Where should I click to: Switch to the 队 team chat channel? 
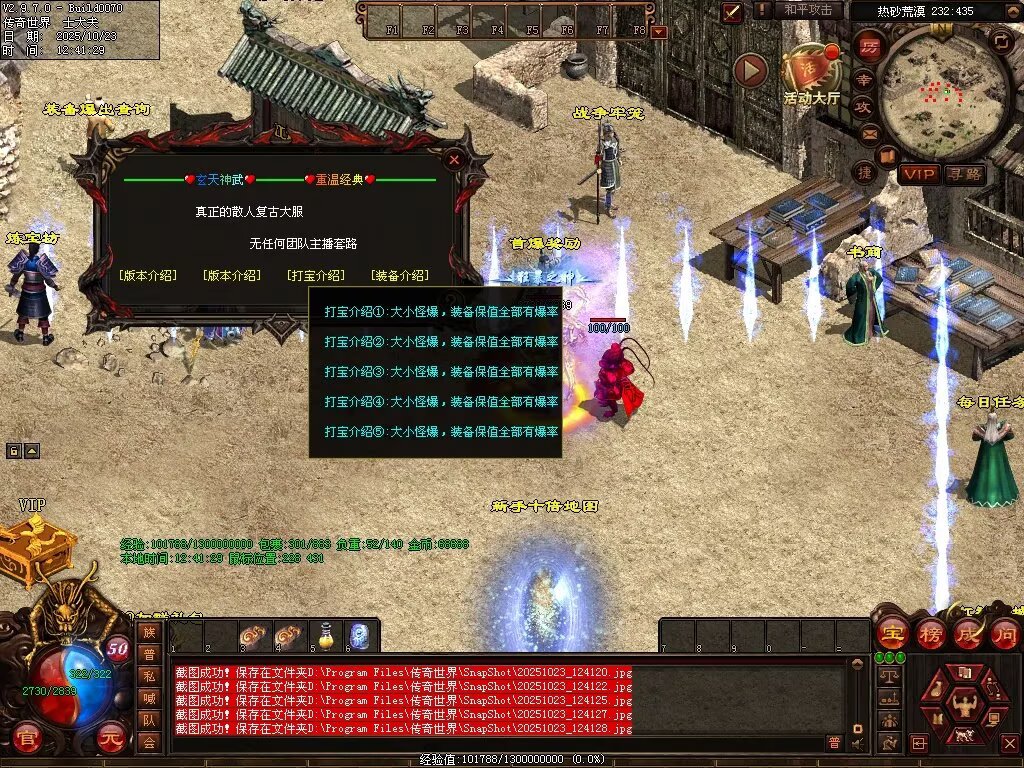pos(149,719)
